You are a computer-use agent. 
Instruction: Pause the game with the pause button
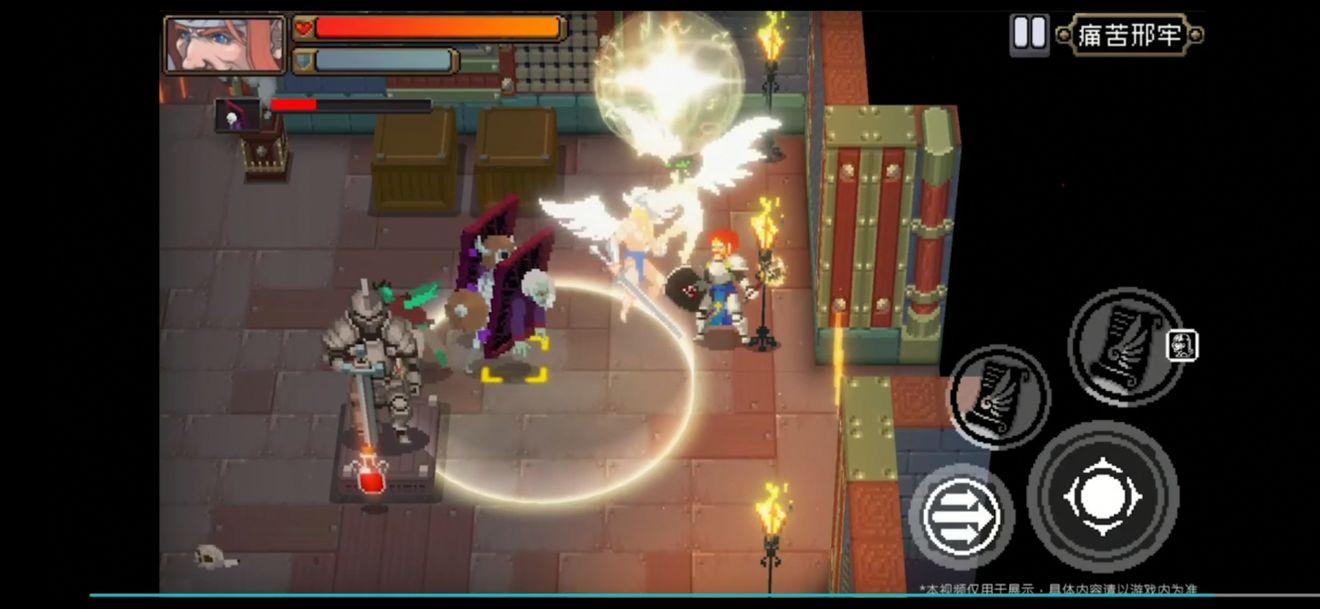point(1029,34)
